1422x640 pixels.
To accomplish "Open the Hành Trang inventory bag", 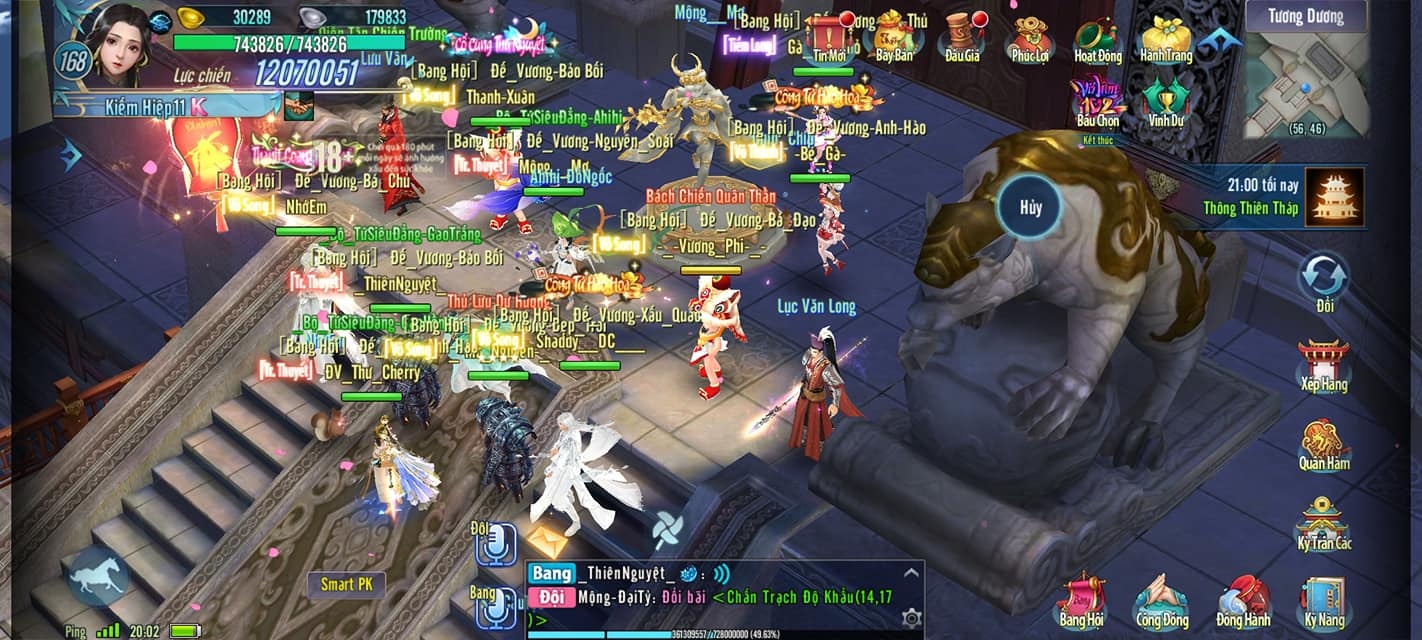I will [x=1166, y=38].
